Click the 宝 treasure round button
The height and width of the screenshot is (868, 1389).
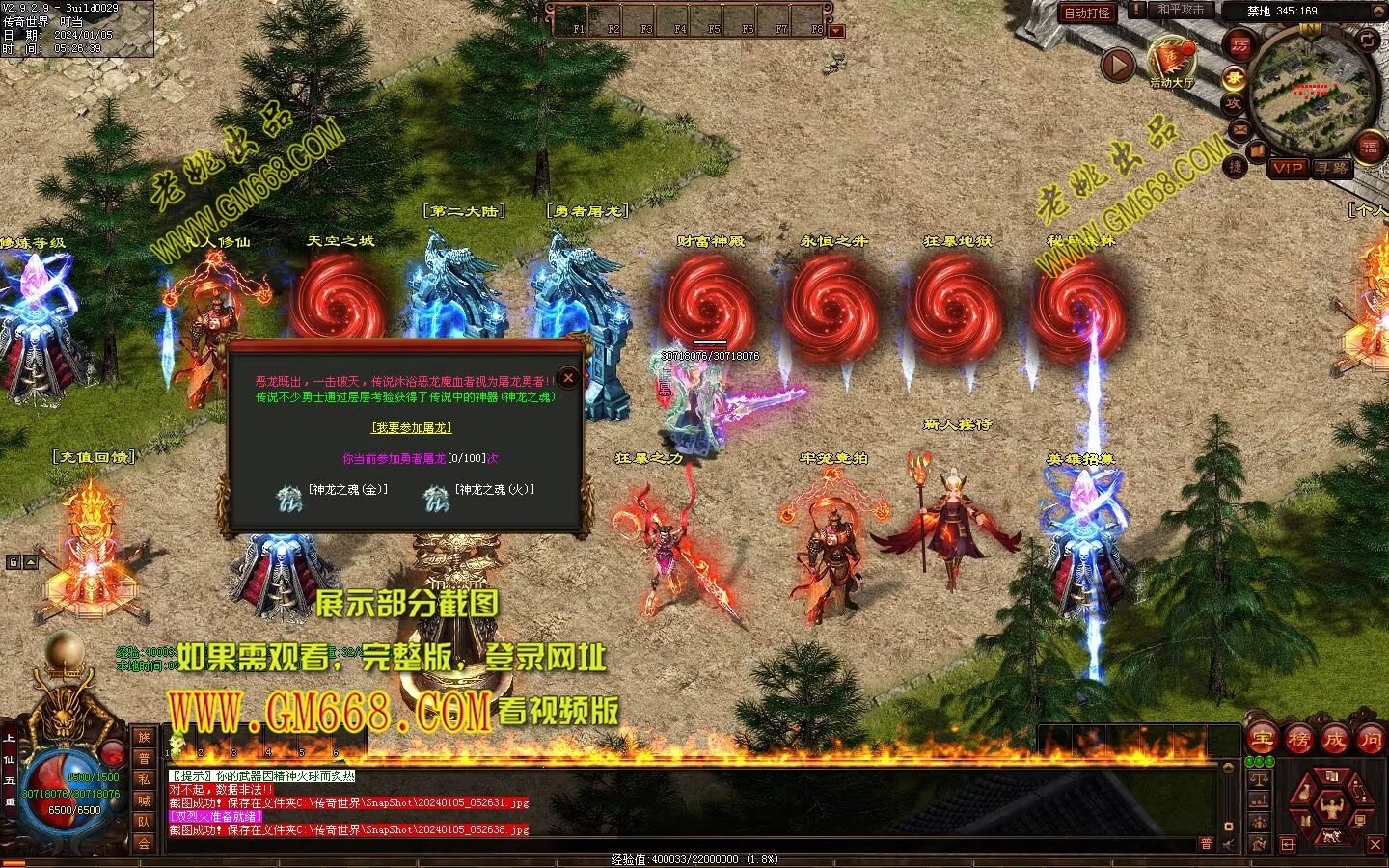click(x=1262, y=740)
